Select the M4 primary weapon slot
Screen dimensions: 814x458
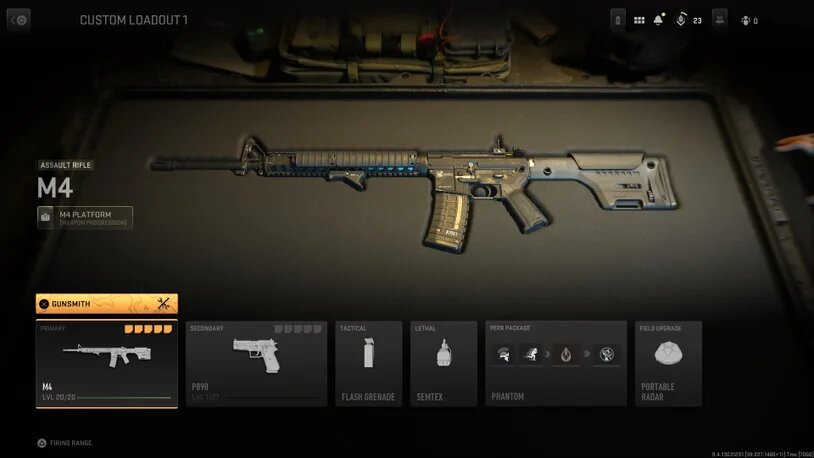[x=106, y=363]
